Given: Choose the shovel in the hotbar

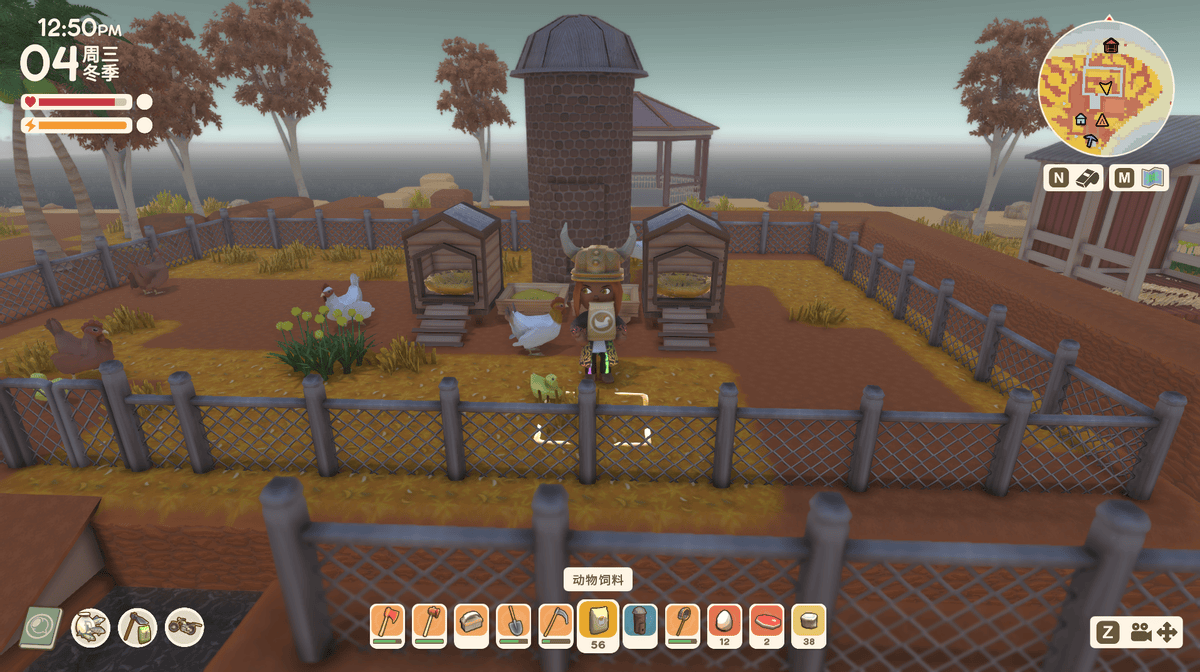Looking at the screenshot, I should (x=514, y=621).
